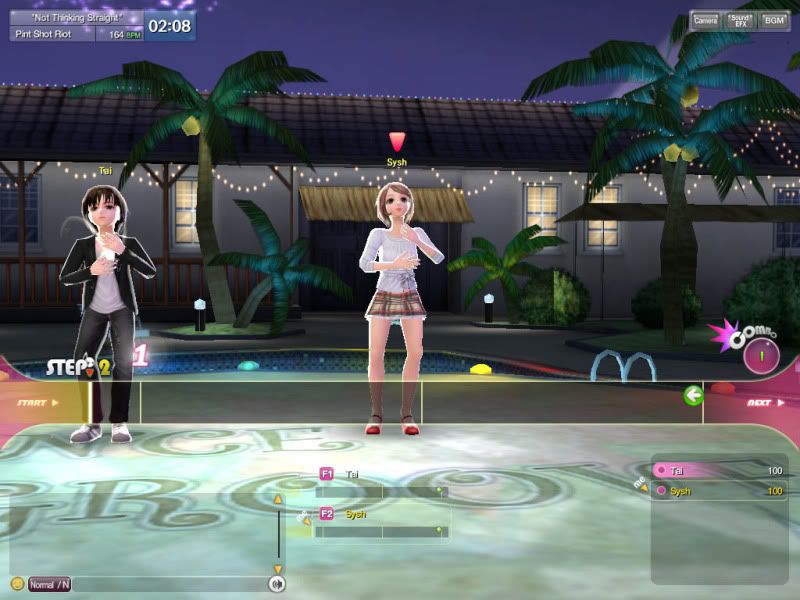Click the green left-arrow note
800x600 pixels.
pos(693,396)
